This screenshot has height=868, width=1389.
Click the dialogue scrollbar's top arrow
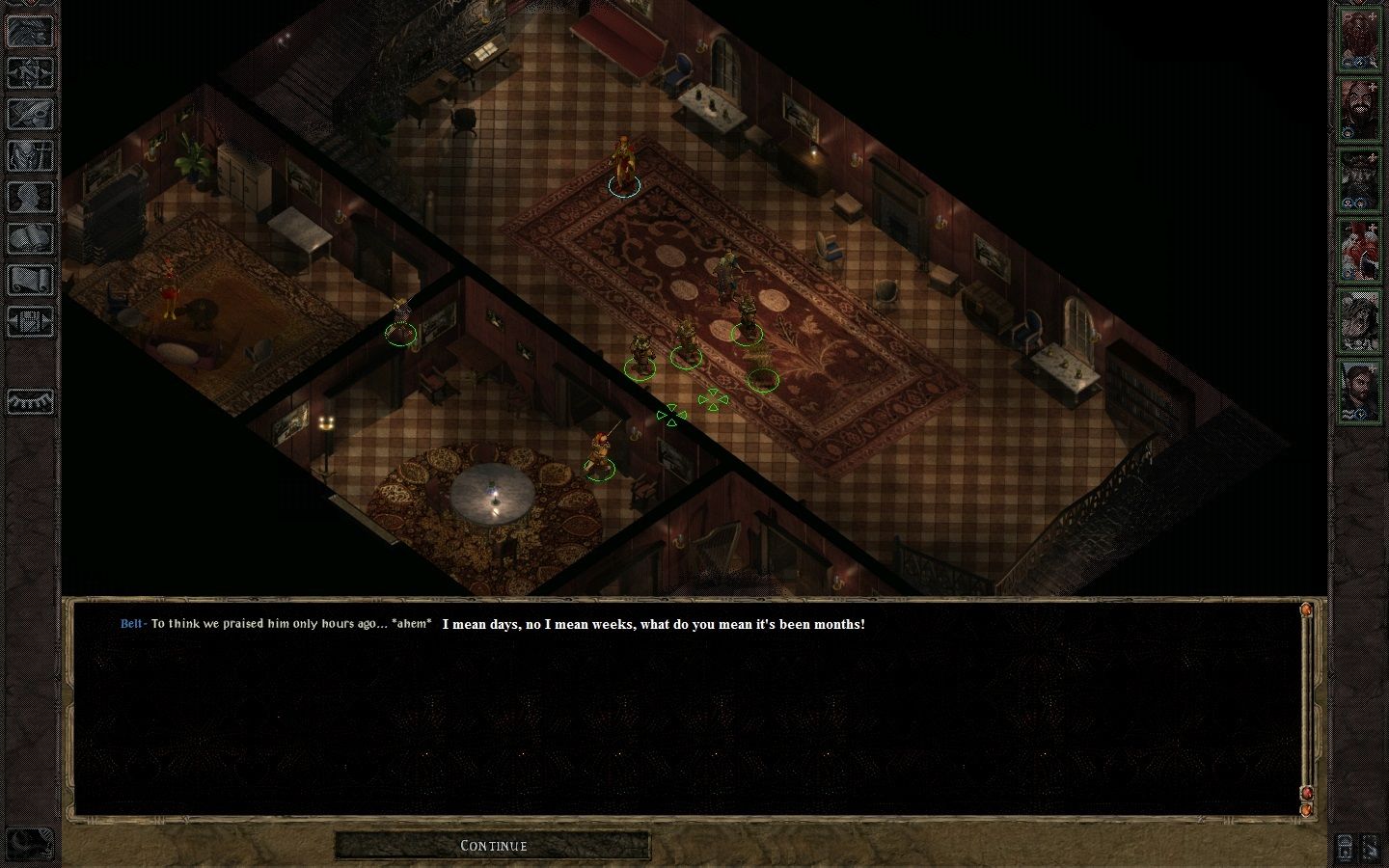[x=1306, y=610]
